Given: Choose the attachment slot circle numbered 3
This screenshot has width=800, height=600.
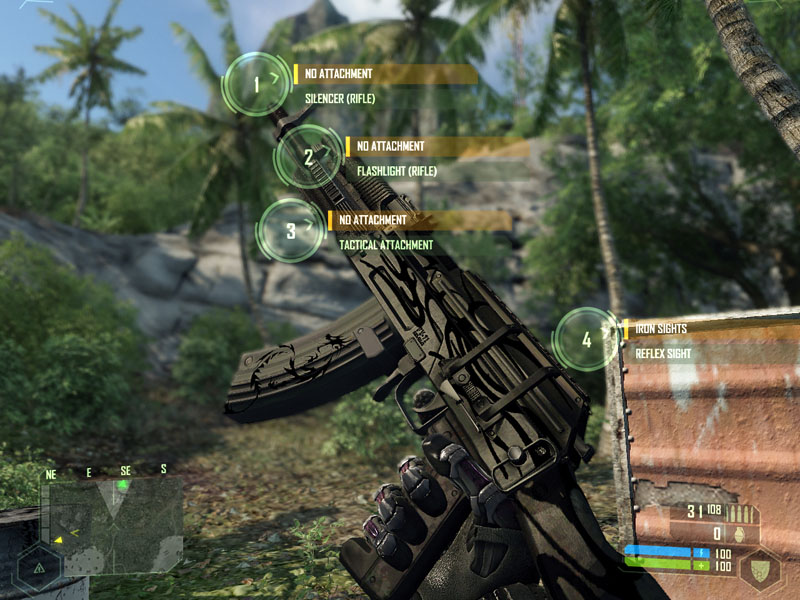Looking at the screenshot, I should pyautogui.click(x=290, y=231).
